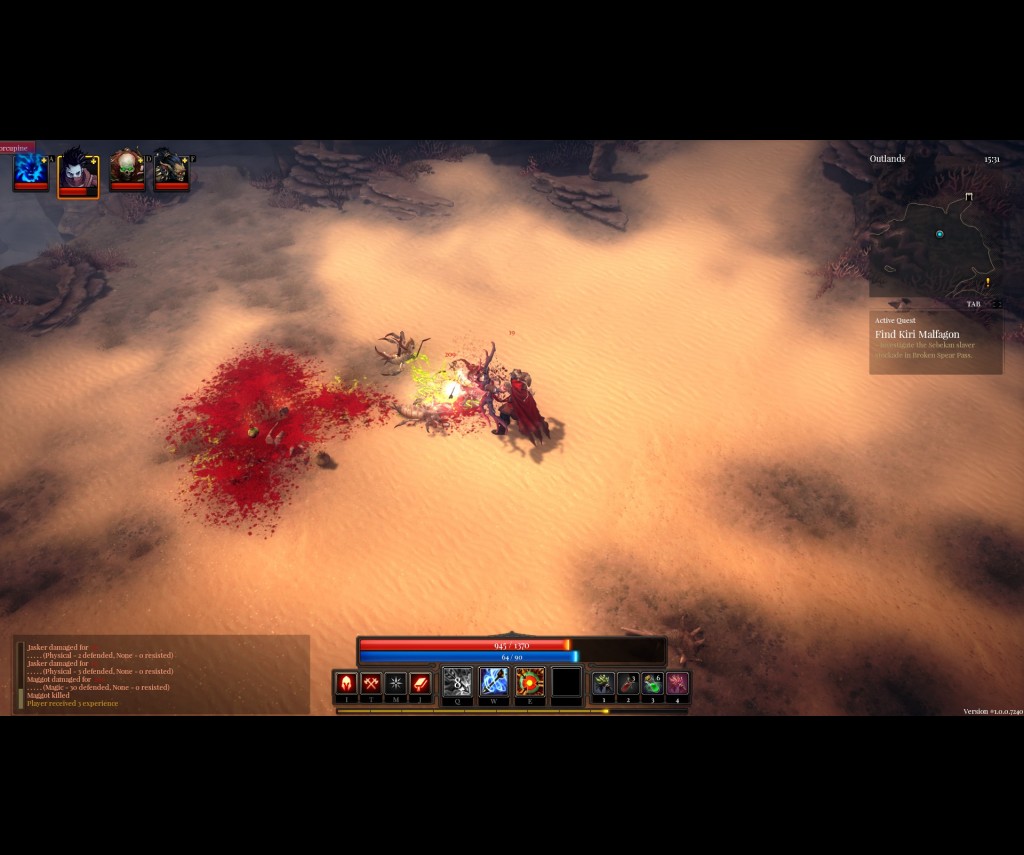Open the crossed axes talents icon
Screen dimensions: 1024x855
coord(372,683)
